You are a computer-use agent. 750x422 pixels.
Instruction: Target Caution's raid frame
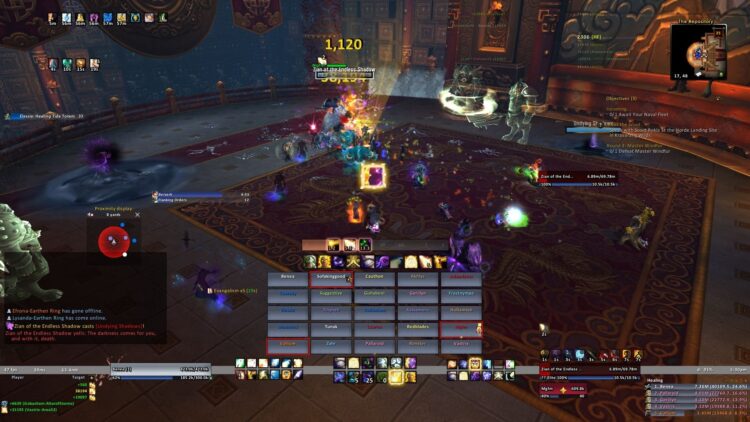pyautogui.click(x=374, y=277)
